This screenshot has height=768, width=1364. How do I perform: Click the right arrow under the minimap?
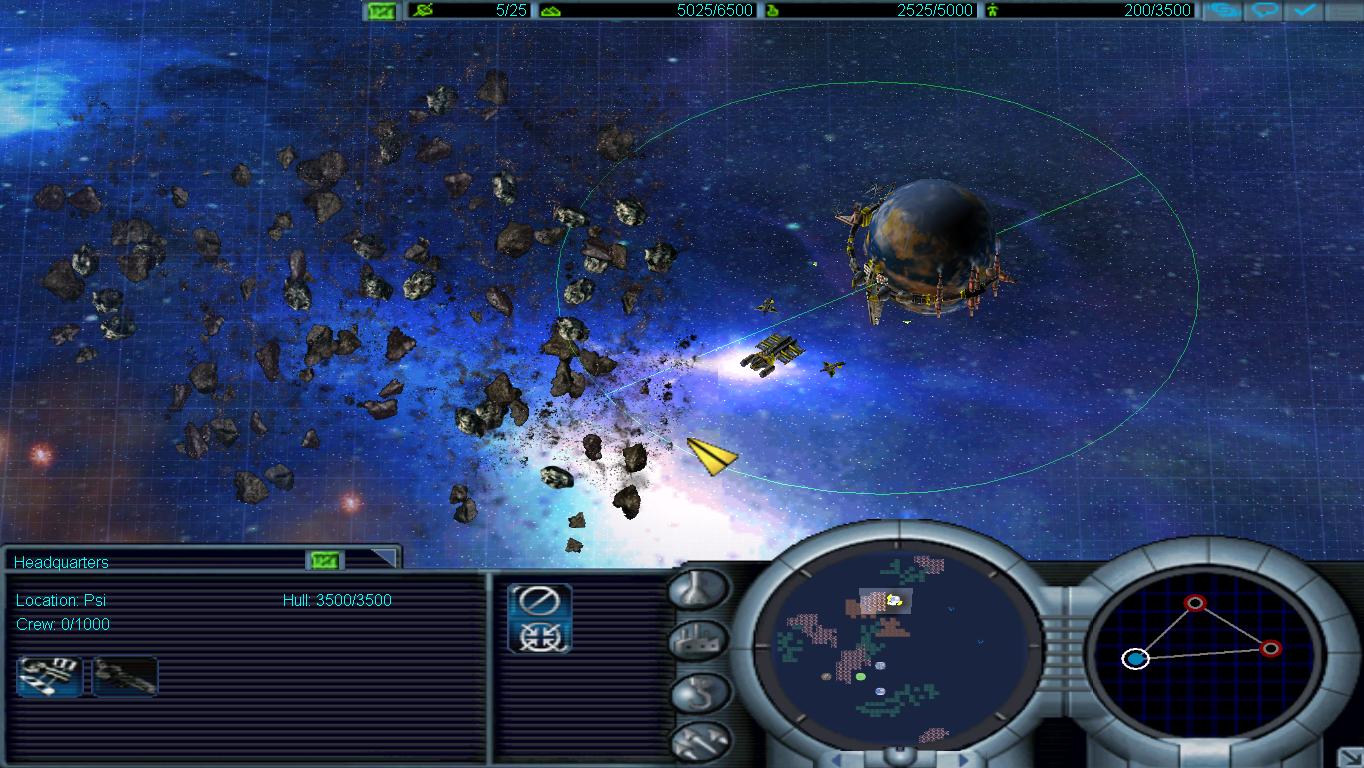pos(963,758)
